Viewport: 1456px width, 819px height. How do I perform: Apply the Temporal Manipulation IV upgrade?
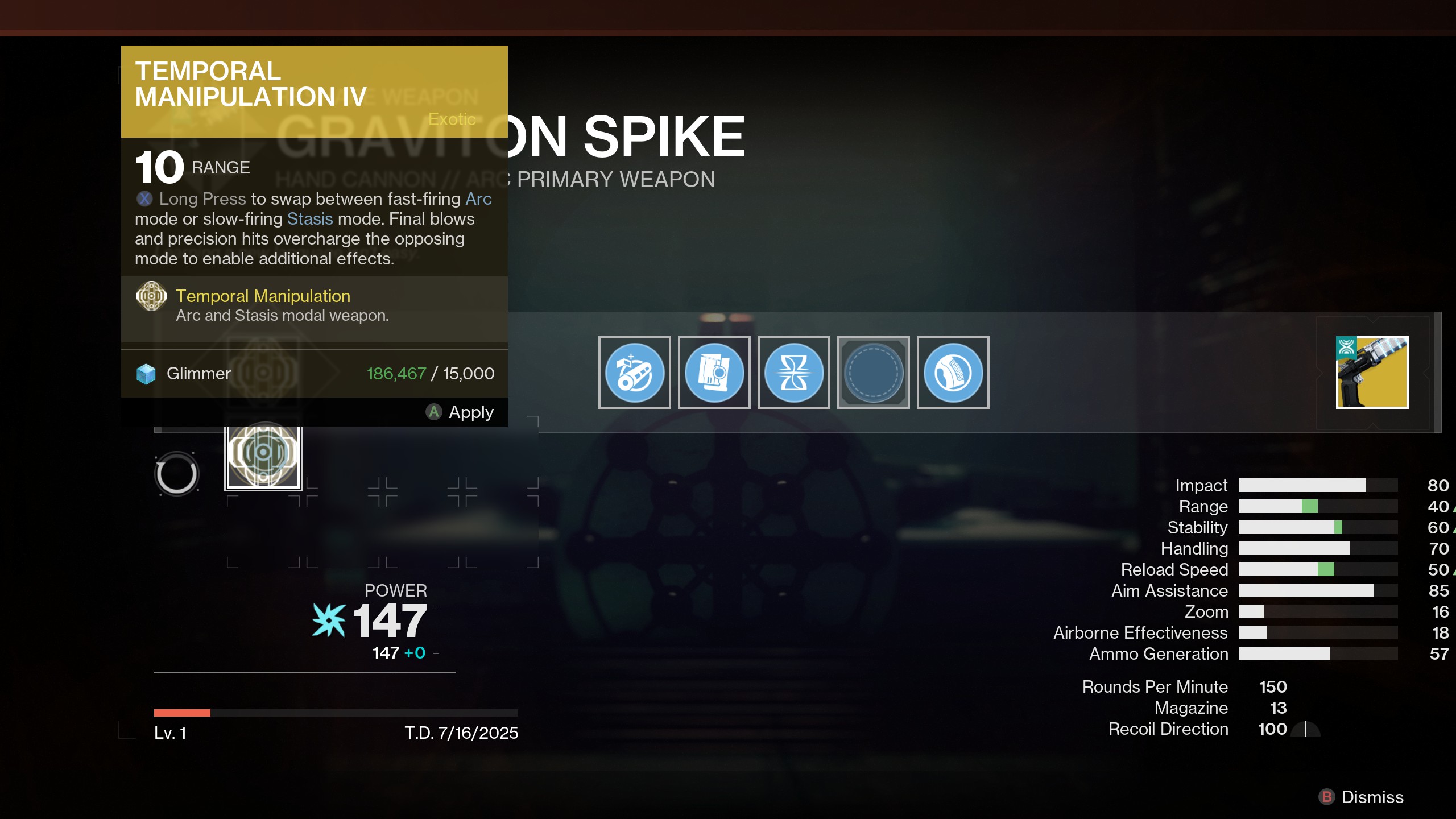pos(461,412)
